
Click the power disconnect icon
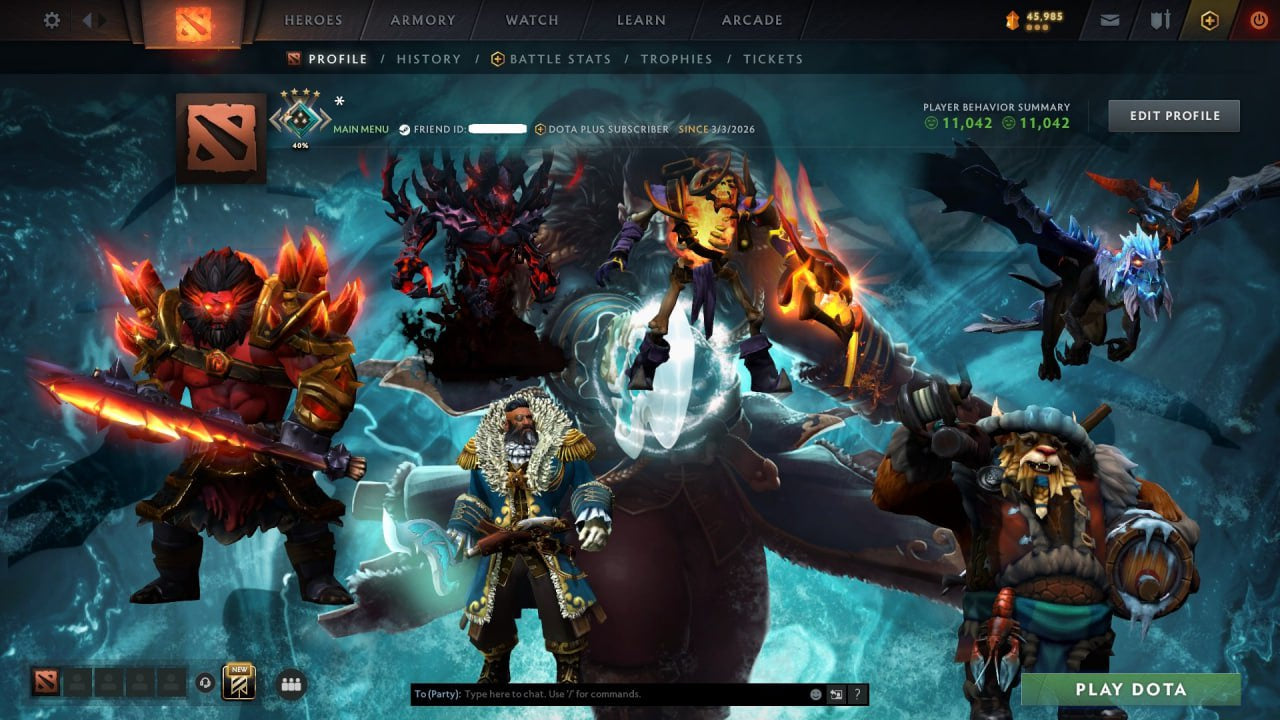1257,19
